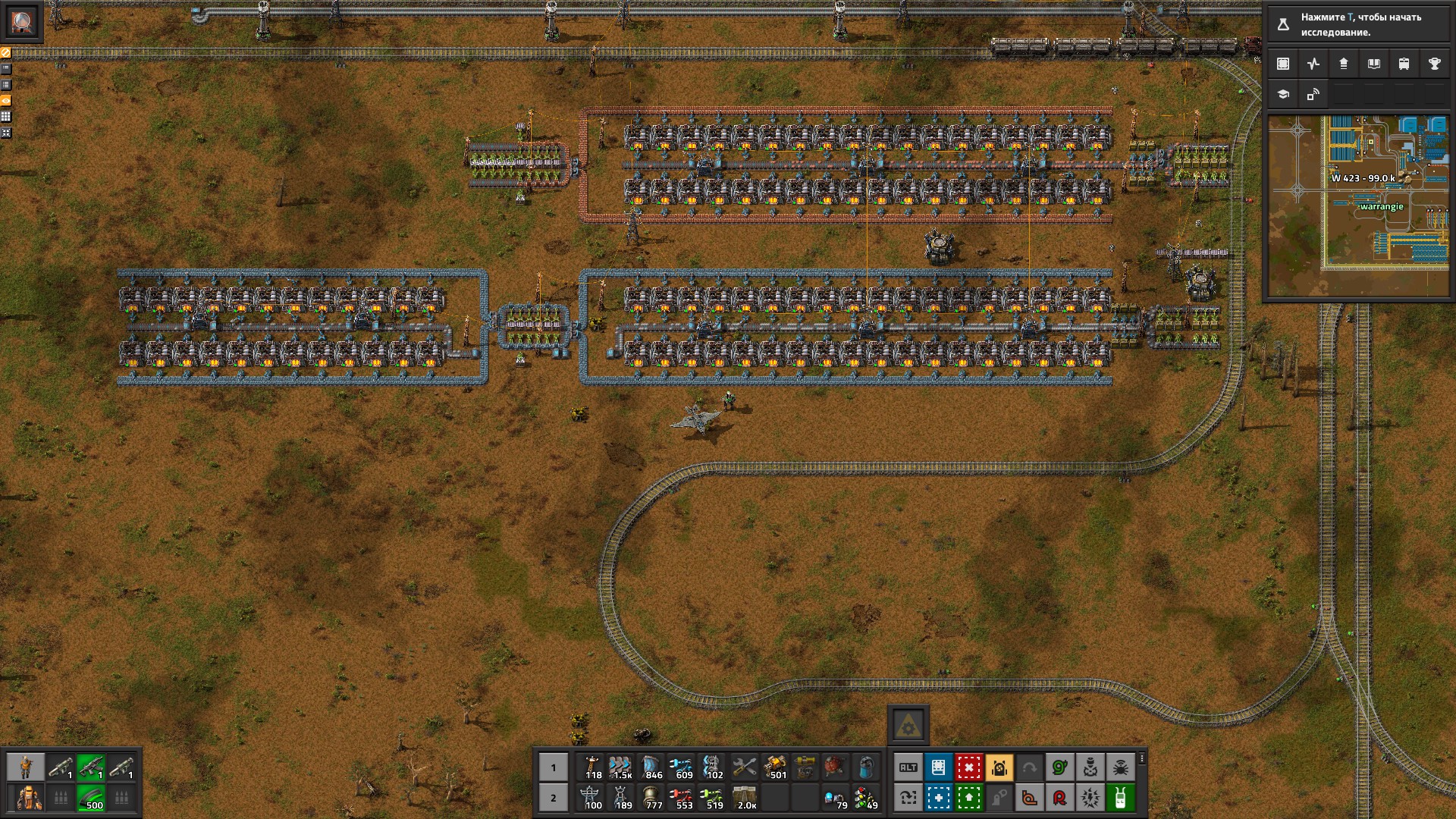Open the blue blueprint book shortcut
The image size is (1456, 819).
pyautogui.click(x=938, y=767)
